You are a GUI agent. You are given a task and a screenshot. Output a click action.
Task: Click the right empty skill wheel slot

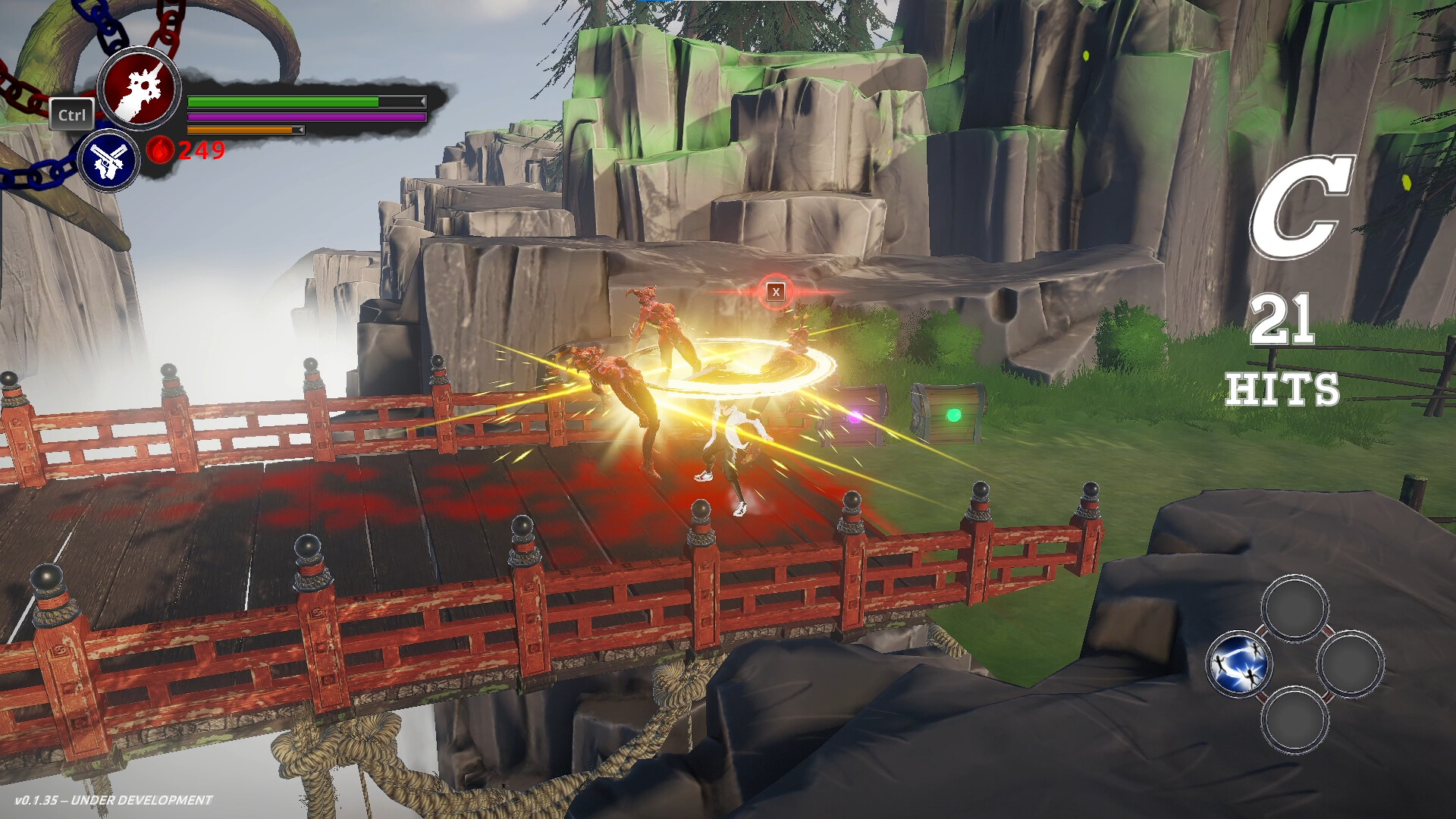(x=1351, y=665)
